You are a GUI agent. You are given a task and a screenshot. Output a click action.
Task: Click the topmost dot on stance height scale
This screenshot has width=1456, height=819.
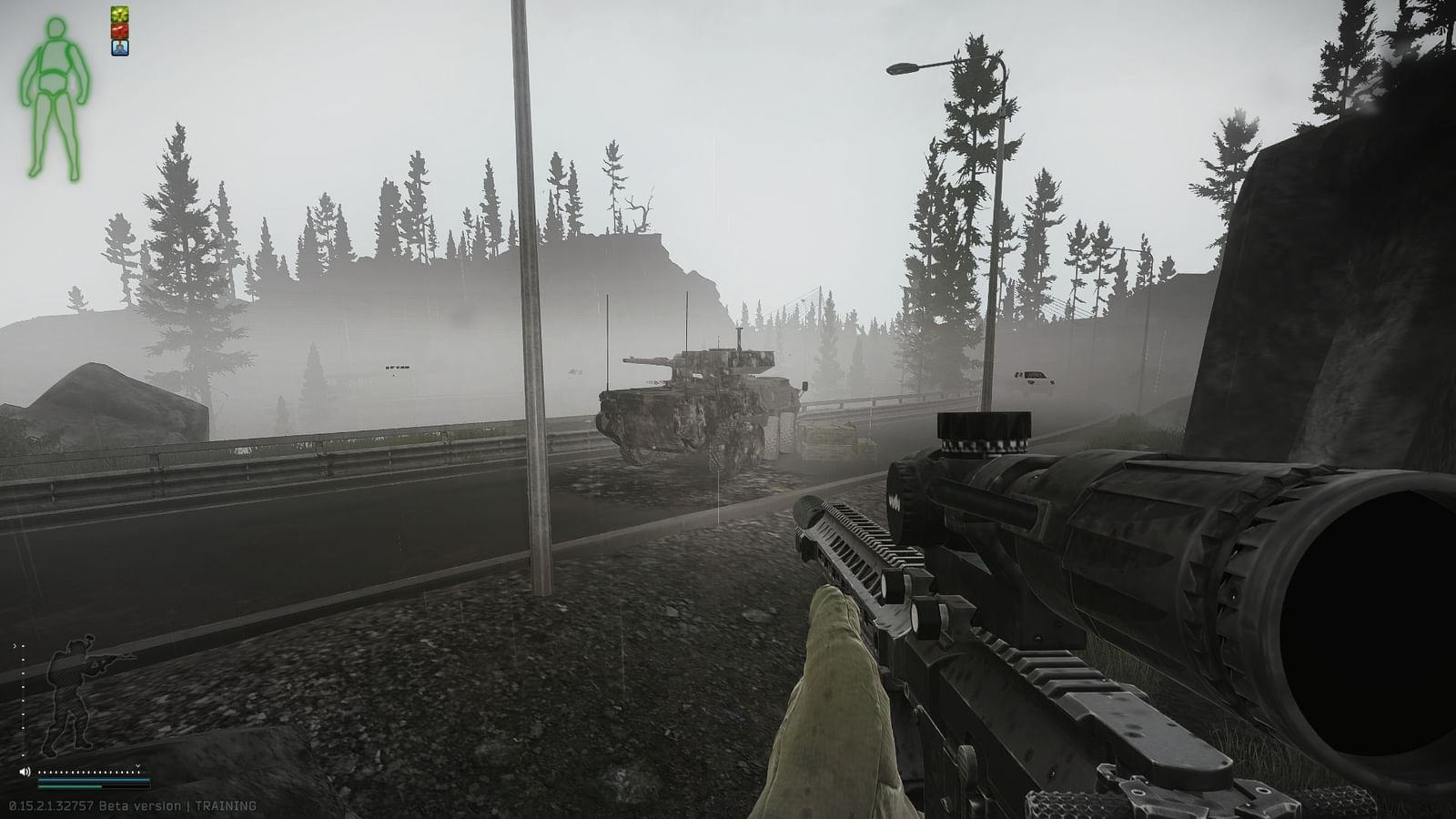pyautogui.click(x=23, y=646)
